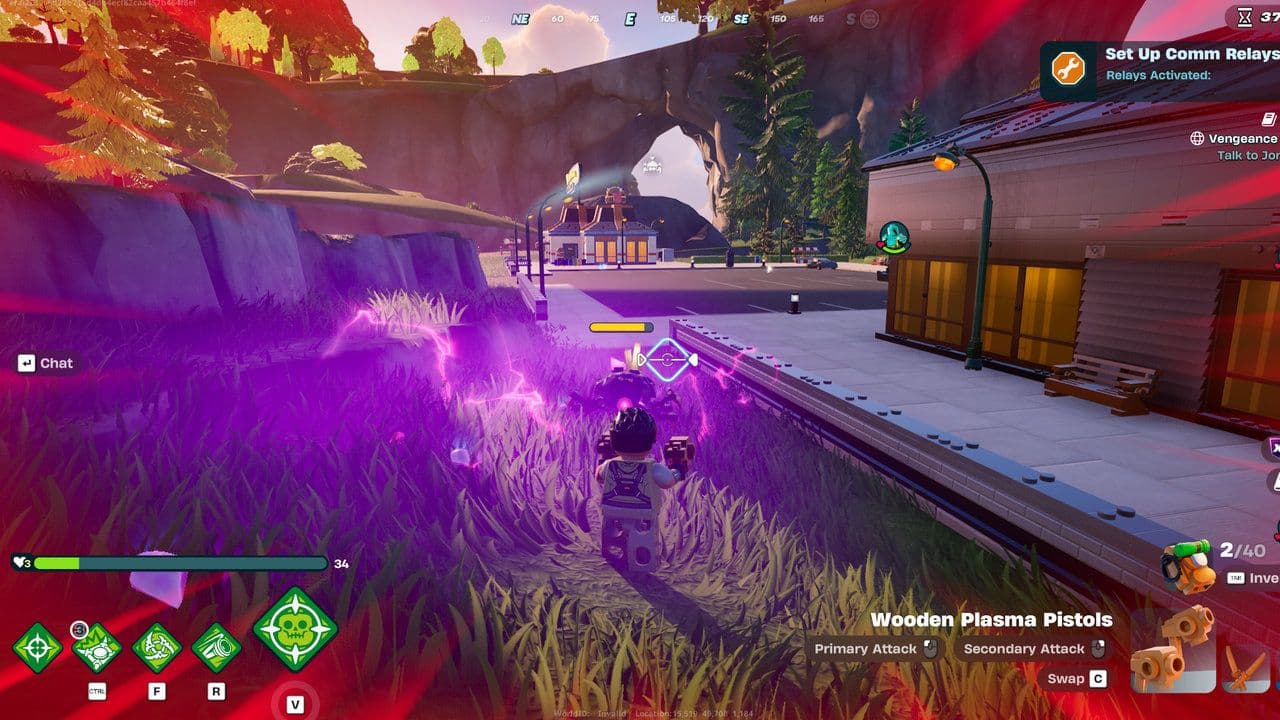
Task: Activate the large skull ultimate ability
Action: pos(293,631)
